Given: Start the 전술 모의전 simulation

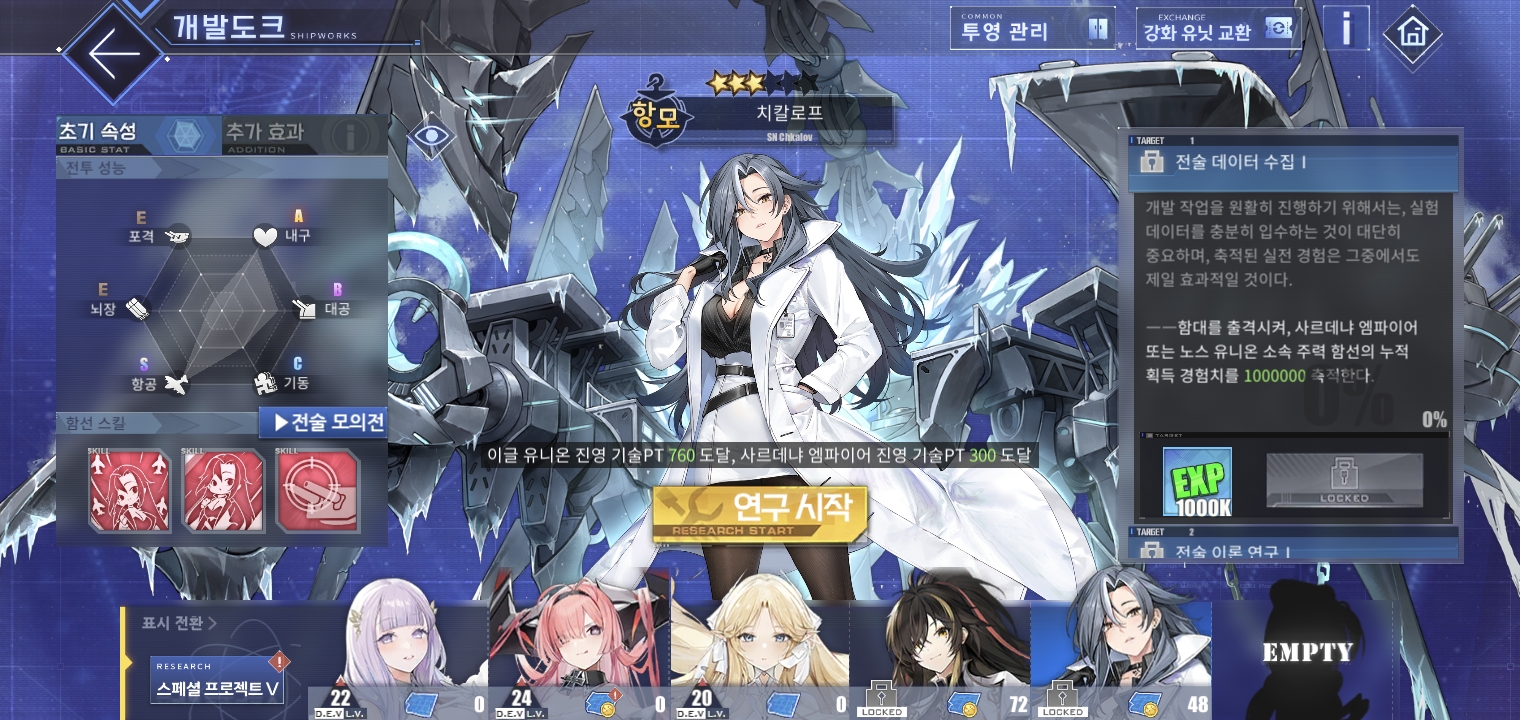Looking at the screenshot, I should point(323,423).
